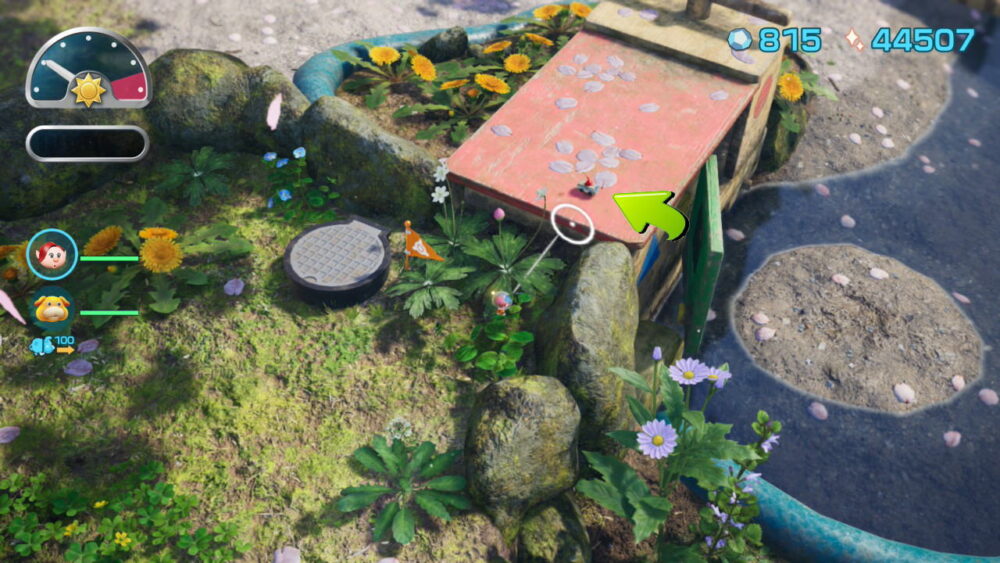Select the Ice Pikmin squad icon
This screenshot has width=1000, height=563.
[x=43, y=346]
